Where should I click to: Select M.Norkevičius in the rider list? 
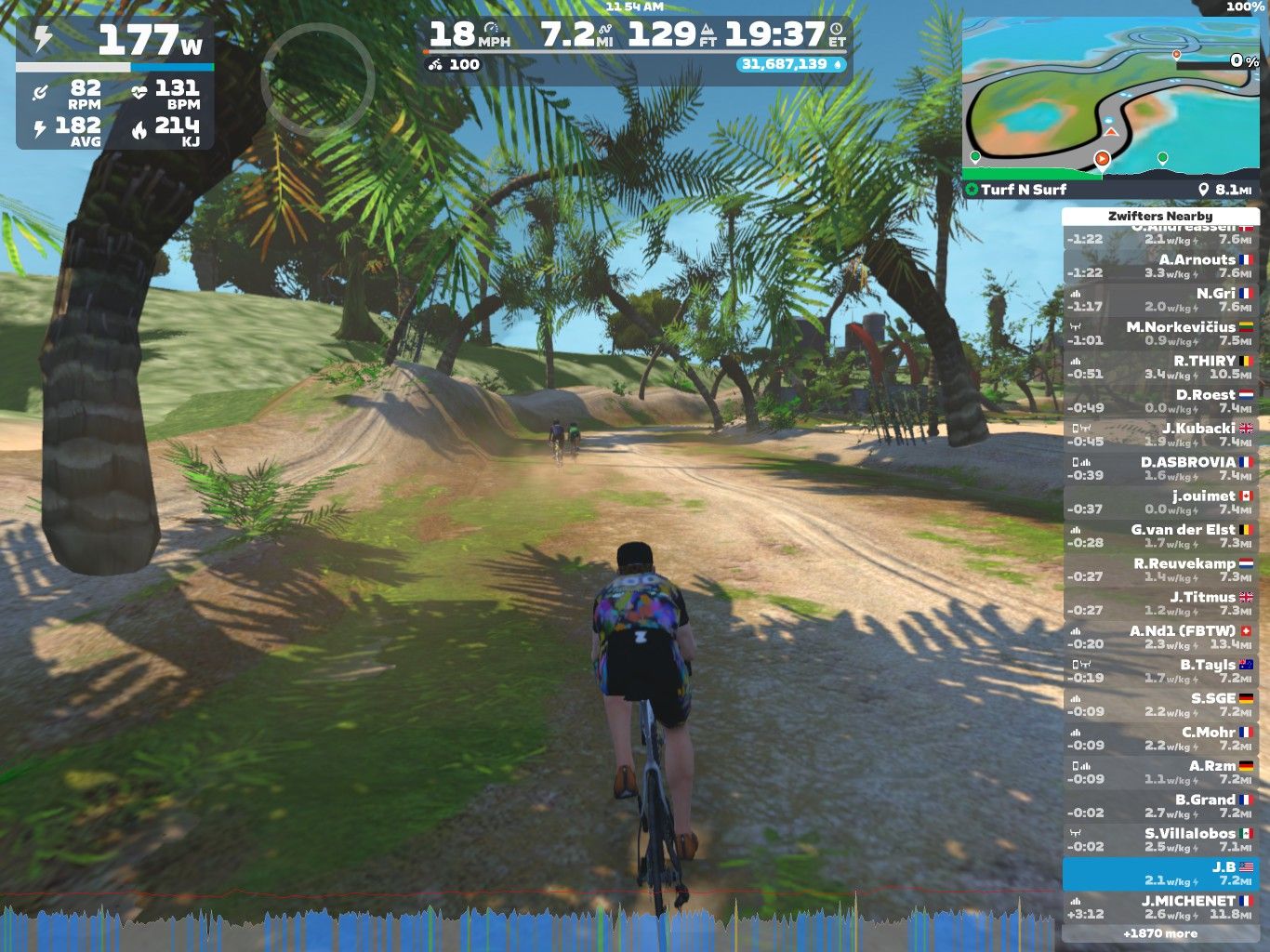[x=1160, y=334]
